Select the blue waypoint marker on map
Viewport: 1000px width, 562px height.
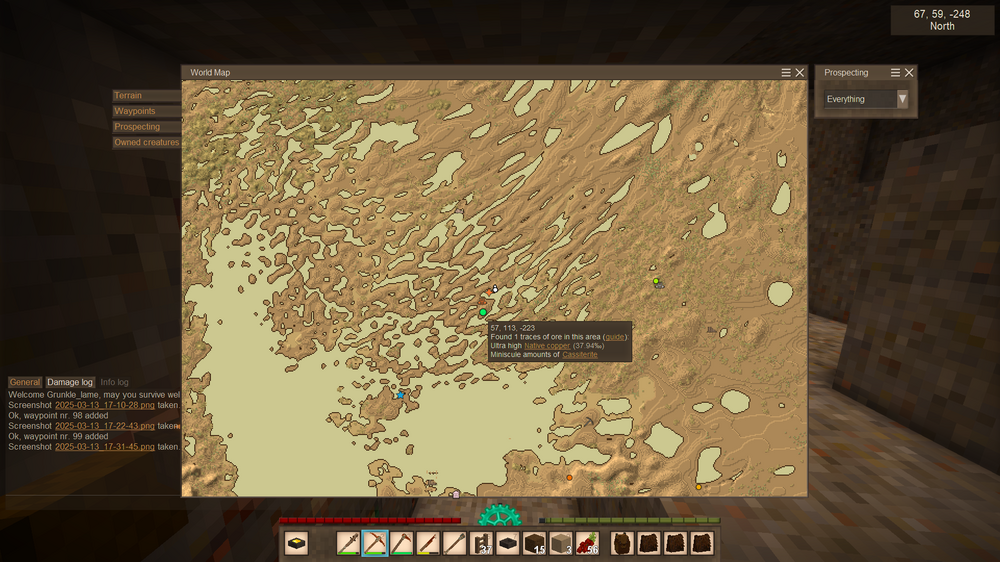point(400,395)
